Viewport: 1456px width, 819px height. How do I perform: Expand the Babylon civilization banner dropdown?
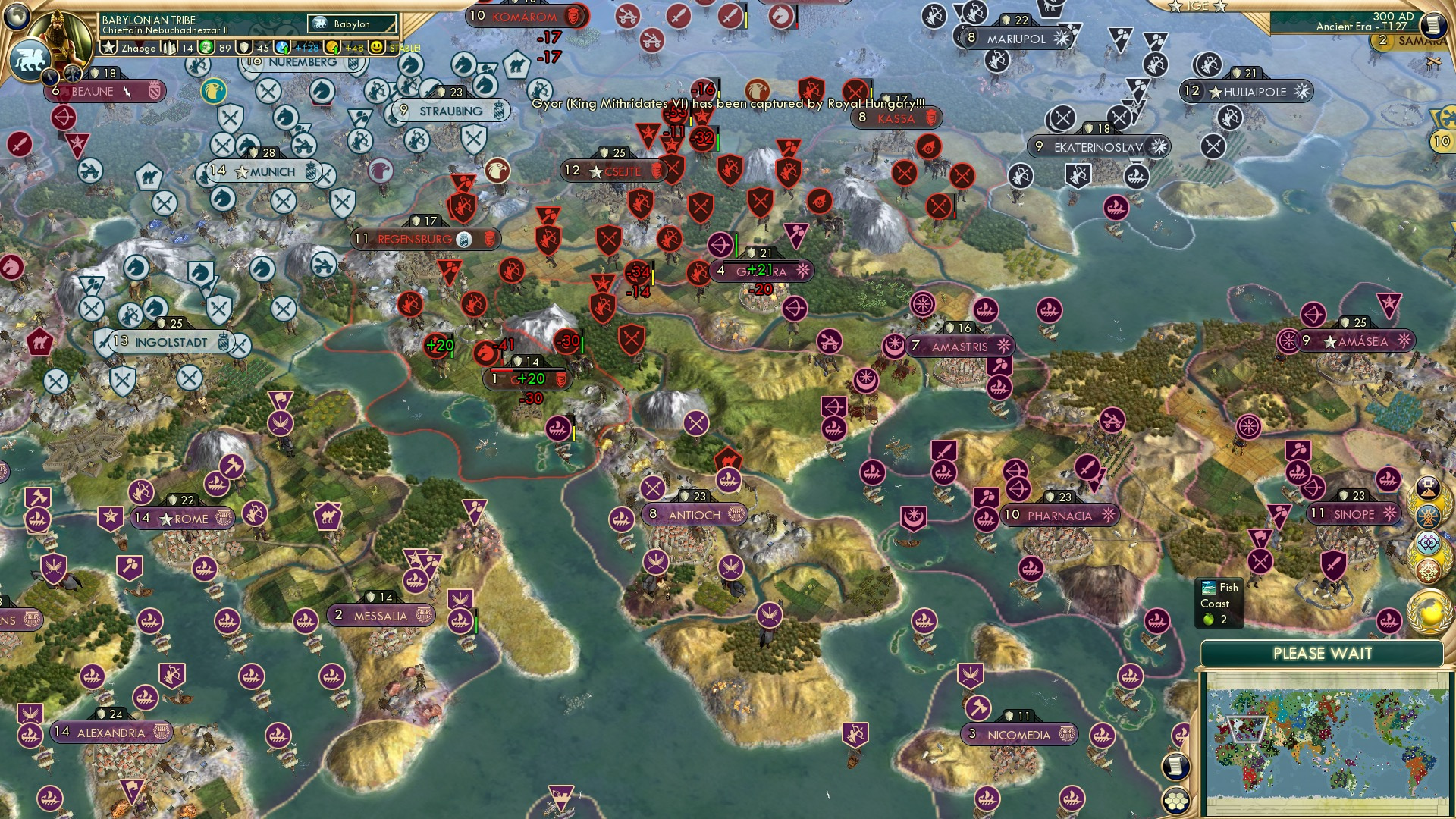point(353,24)
